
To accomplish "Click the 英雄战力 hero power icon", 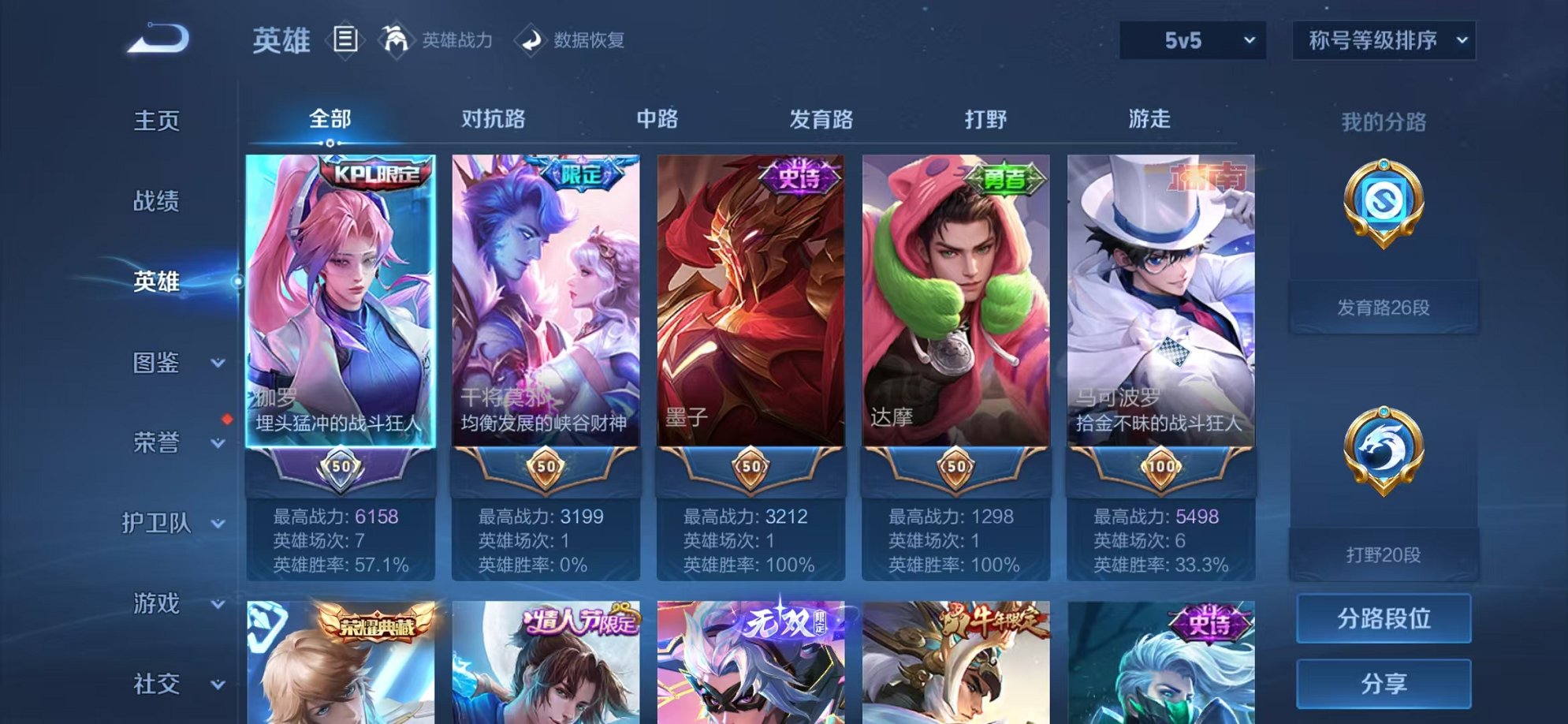I will pos(394,38).
